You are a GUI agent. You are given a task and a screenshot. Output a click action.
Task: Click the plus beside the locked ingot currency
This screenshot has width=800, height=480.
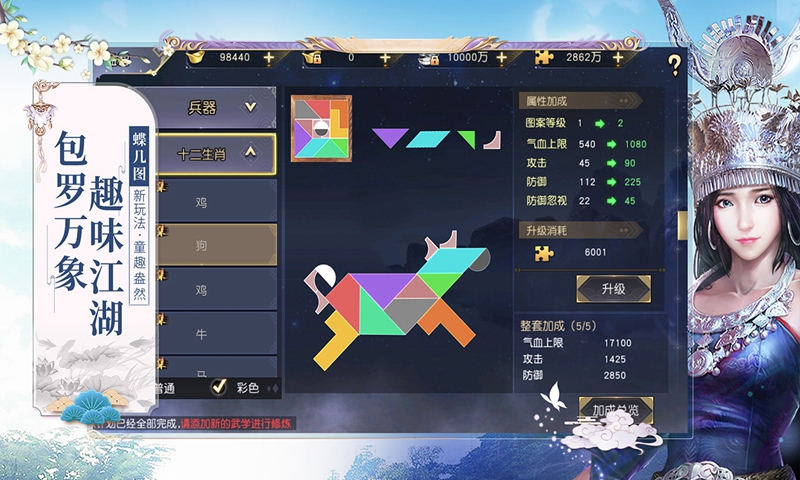[385, 58]
